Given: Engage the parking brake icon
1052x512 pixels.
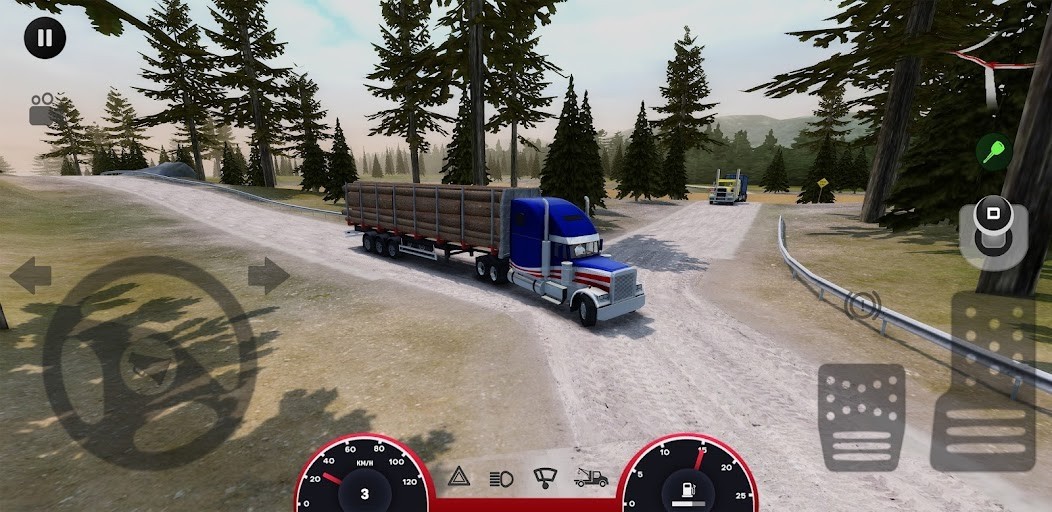Looking at the screenshot, I should [x=862, y=304].
